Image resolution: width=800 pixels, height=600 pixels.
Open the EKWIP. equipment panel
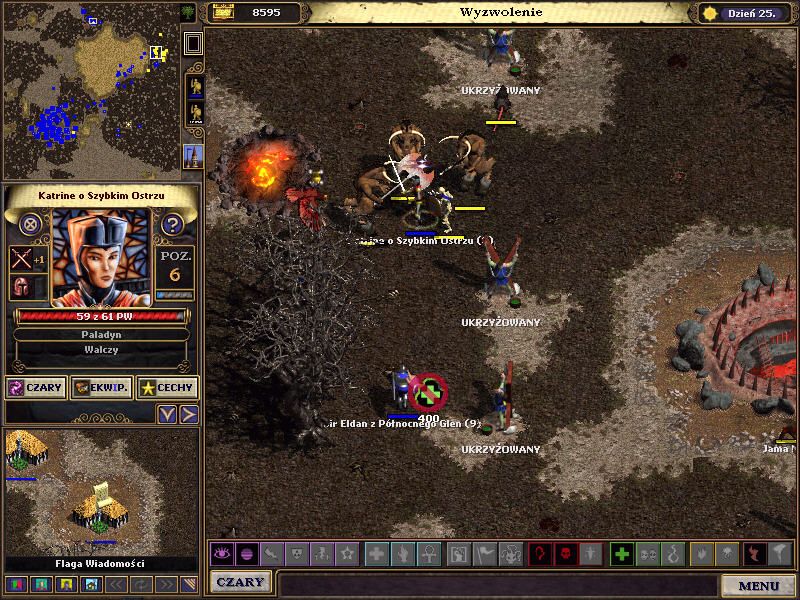[x=101, y=387]
